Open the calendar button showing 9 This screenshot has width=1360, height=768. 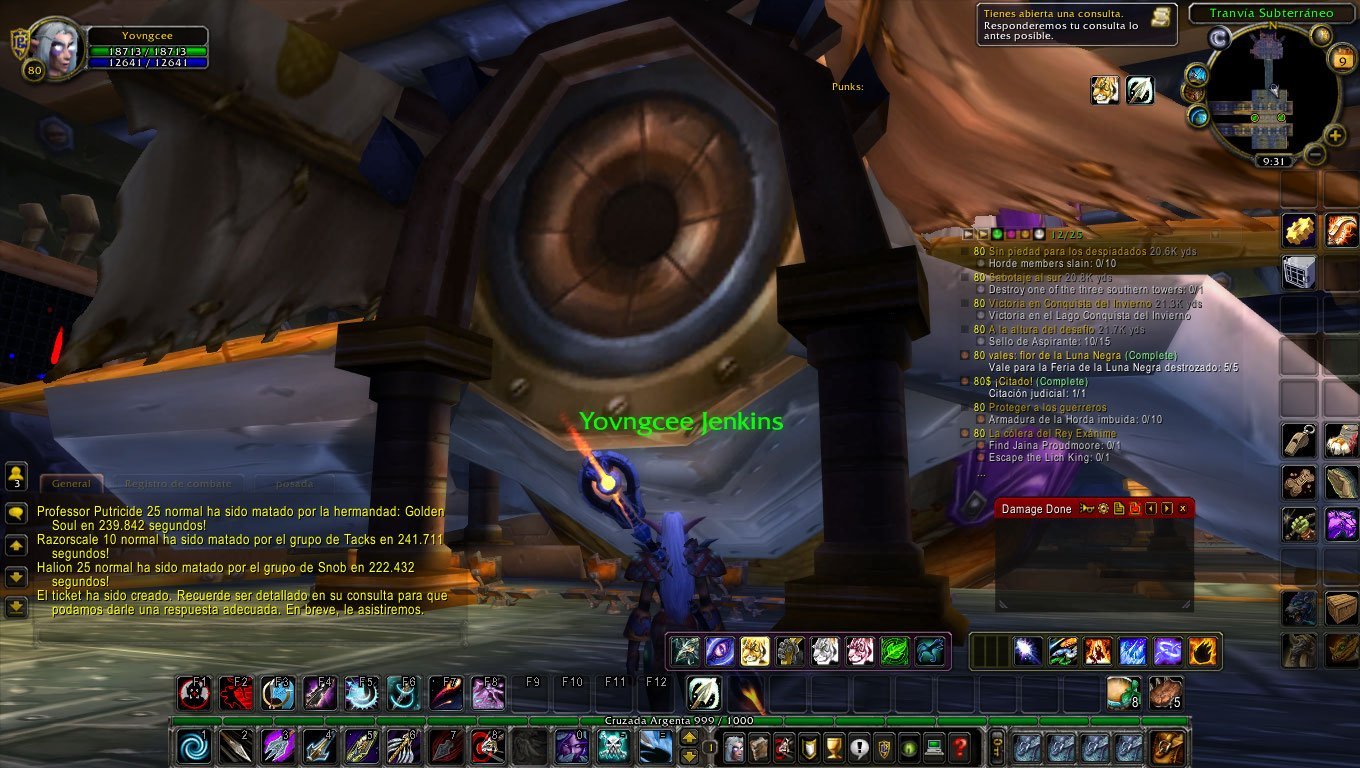coord(1341,59)
